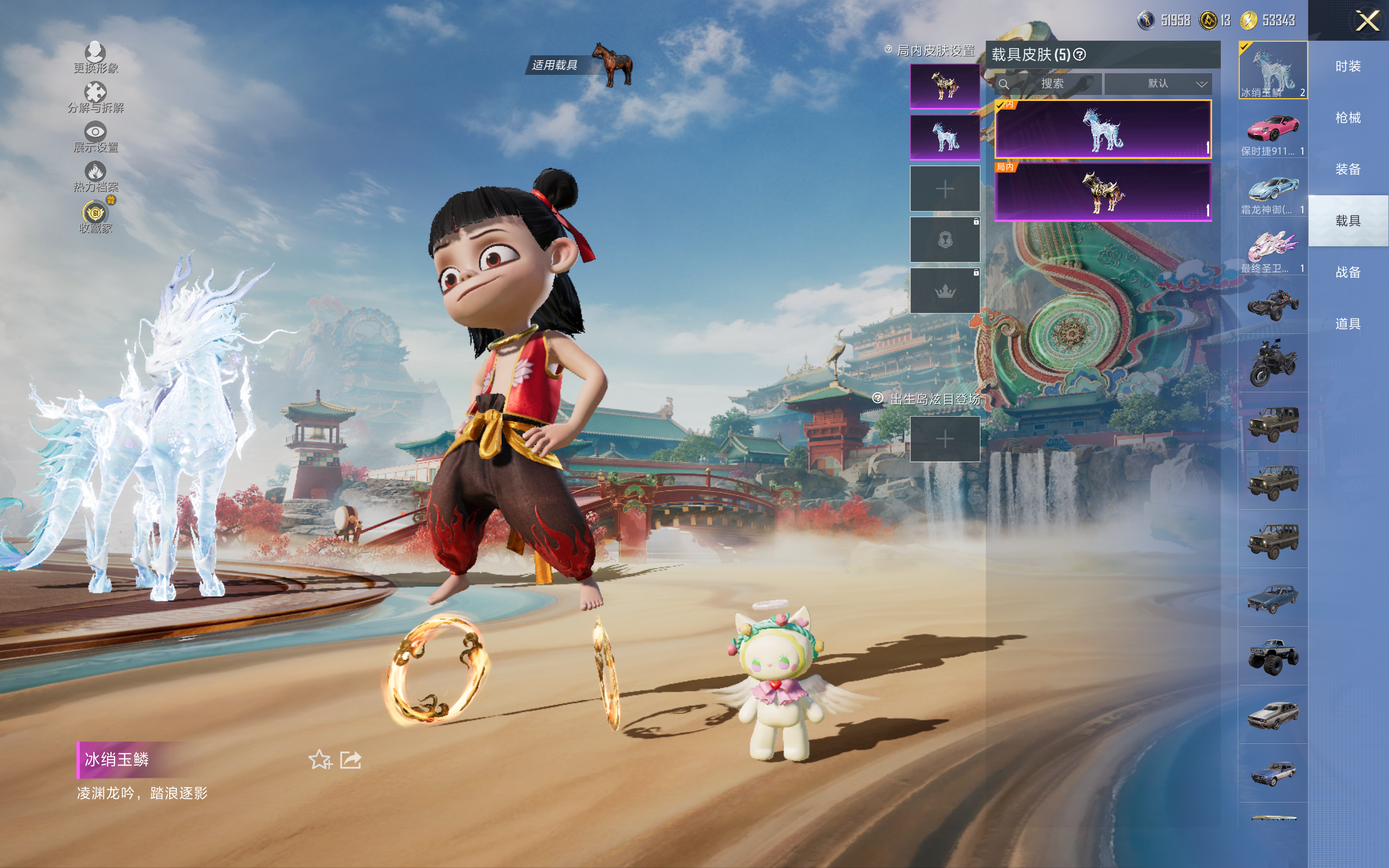This screenshot has height=868, width=1389.
Task: Open 展示设置 display settings
Action: tap(95, 137)
